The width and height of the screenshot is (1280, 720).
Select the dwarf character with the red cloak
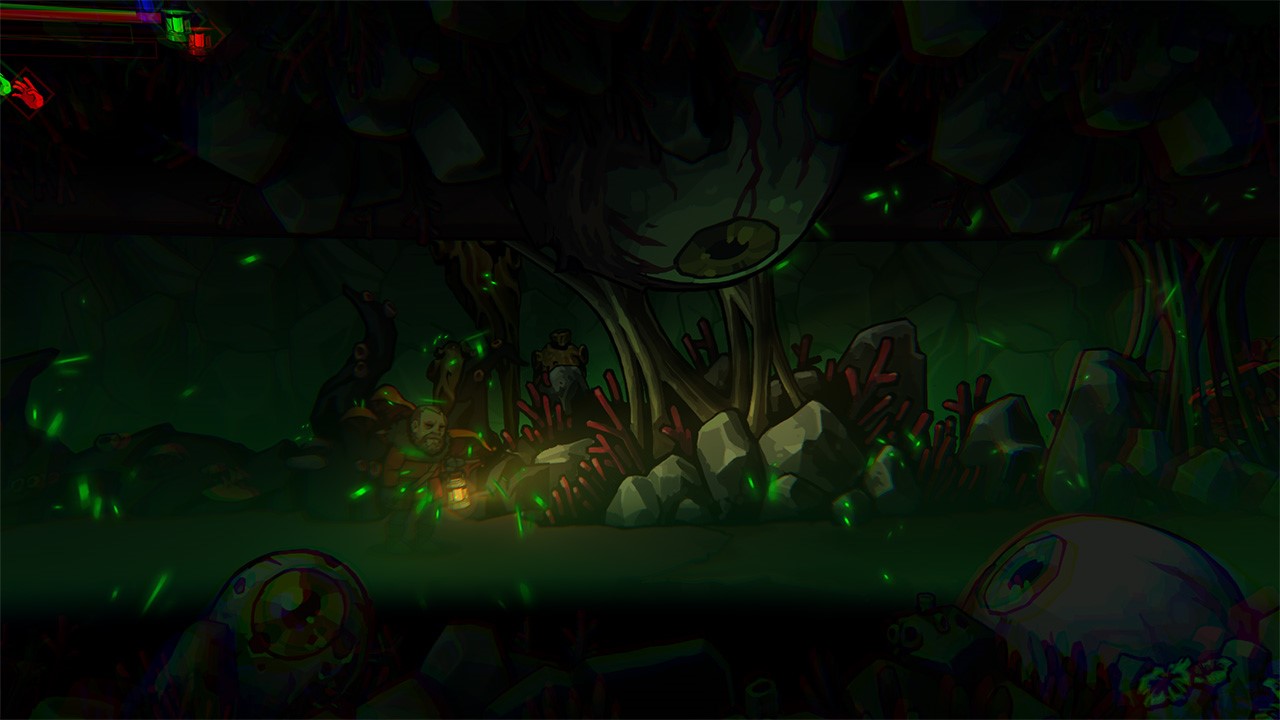point(425,445)
